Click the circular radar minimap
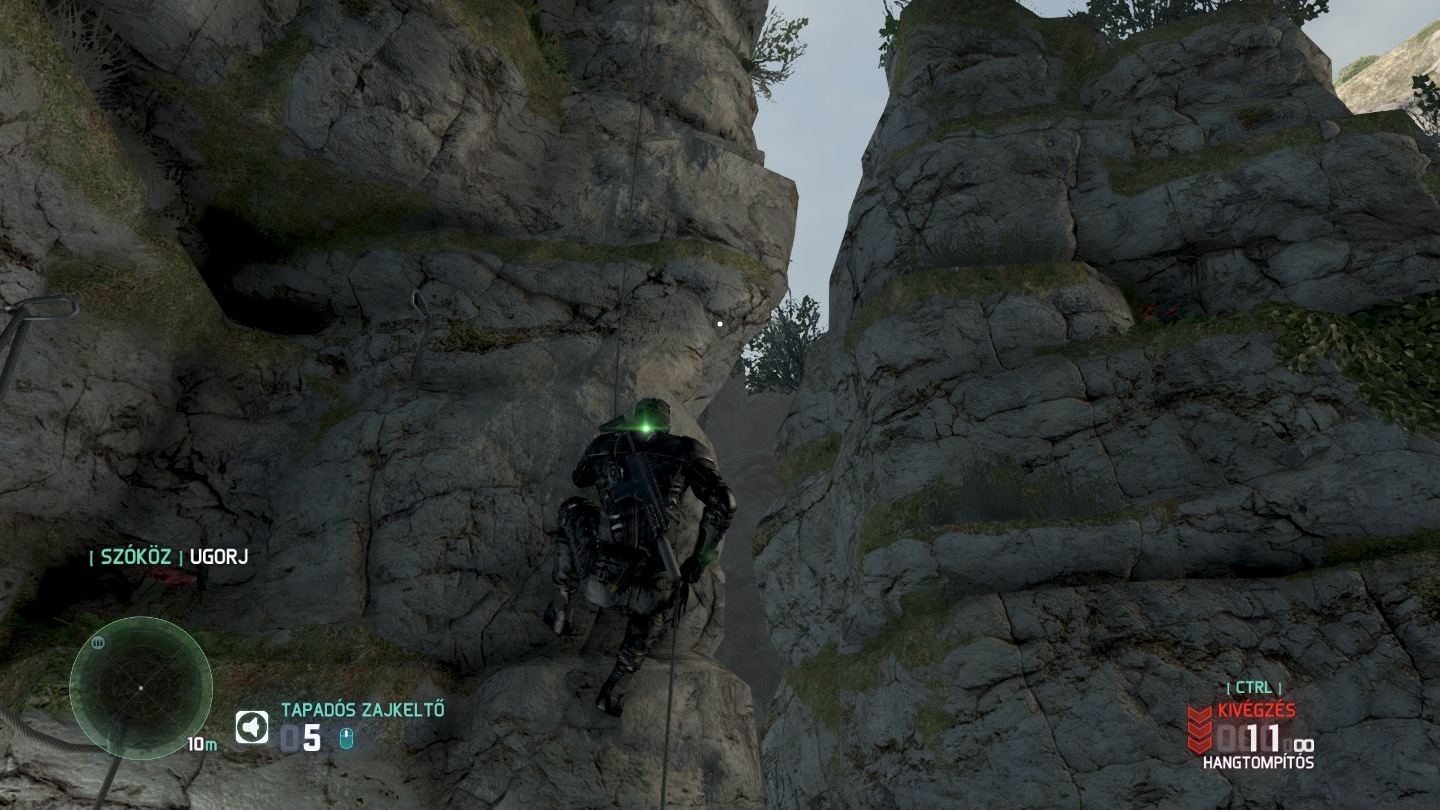This screenshot has width=1440, height=810. (x=140, y=688)
